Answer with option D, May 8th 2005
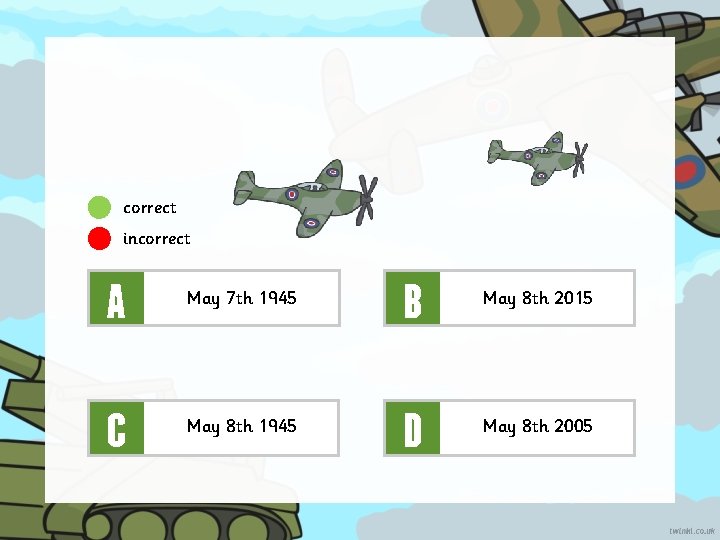Viewport: 720px width, 540px height. [x=510, y=427]
